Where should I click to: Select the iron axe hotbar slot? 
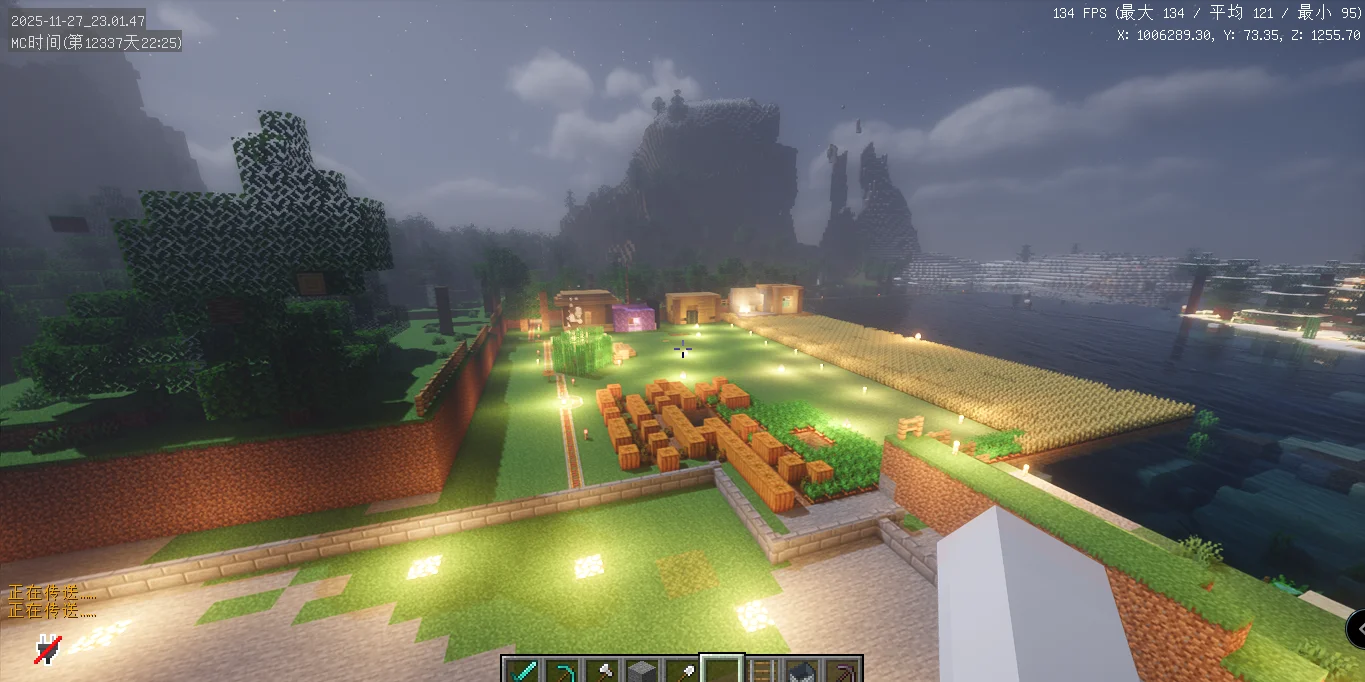[602, 671]
